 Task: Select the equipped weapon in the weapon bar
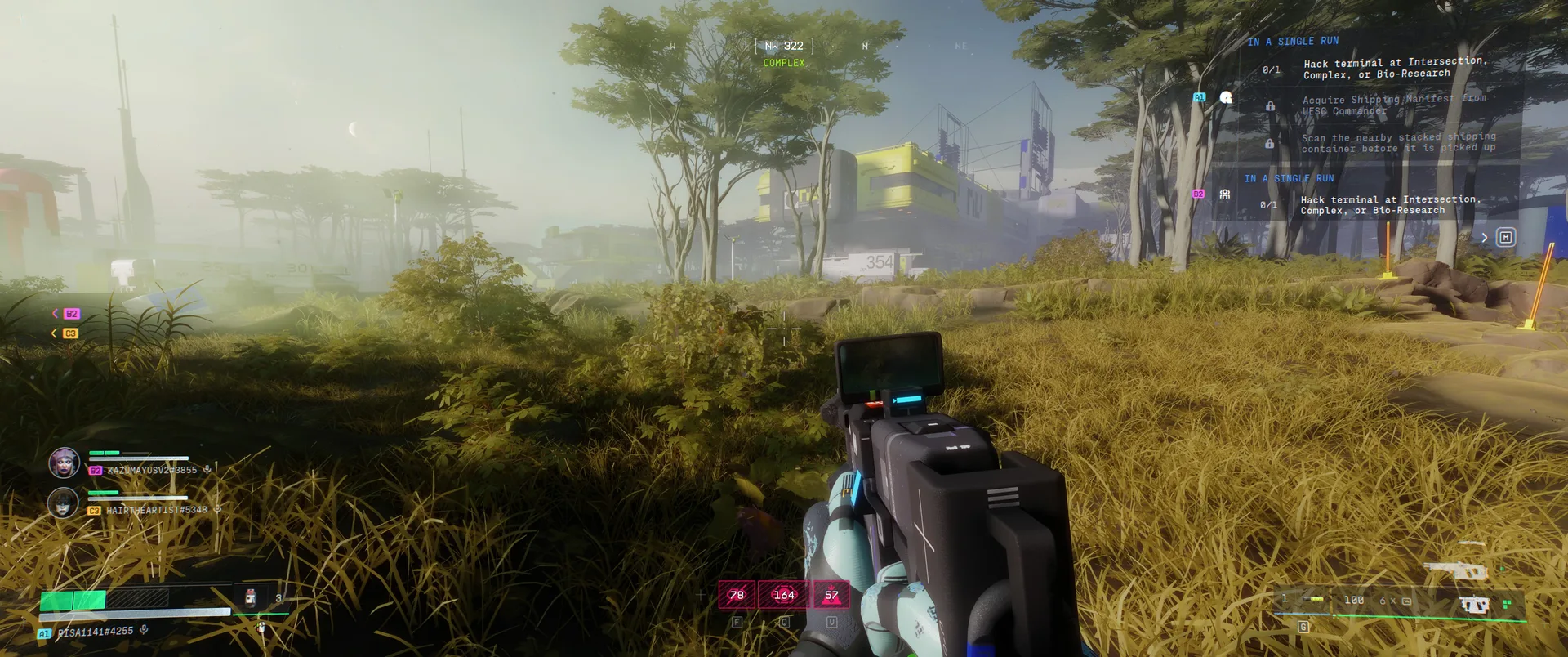tap(1474, 605)
